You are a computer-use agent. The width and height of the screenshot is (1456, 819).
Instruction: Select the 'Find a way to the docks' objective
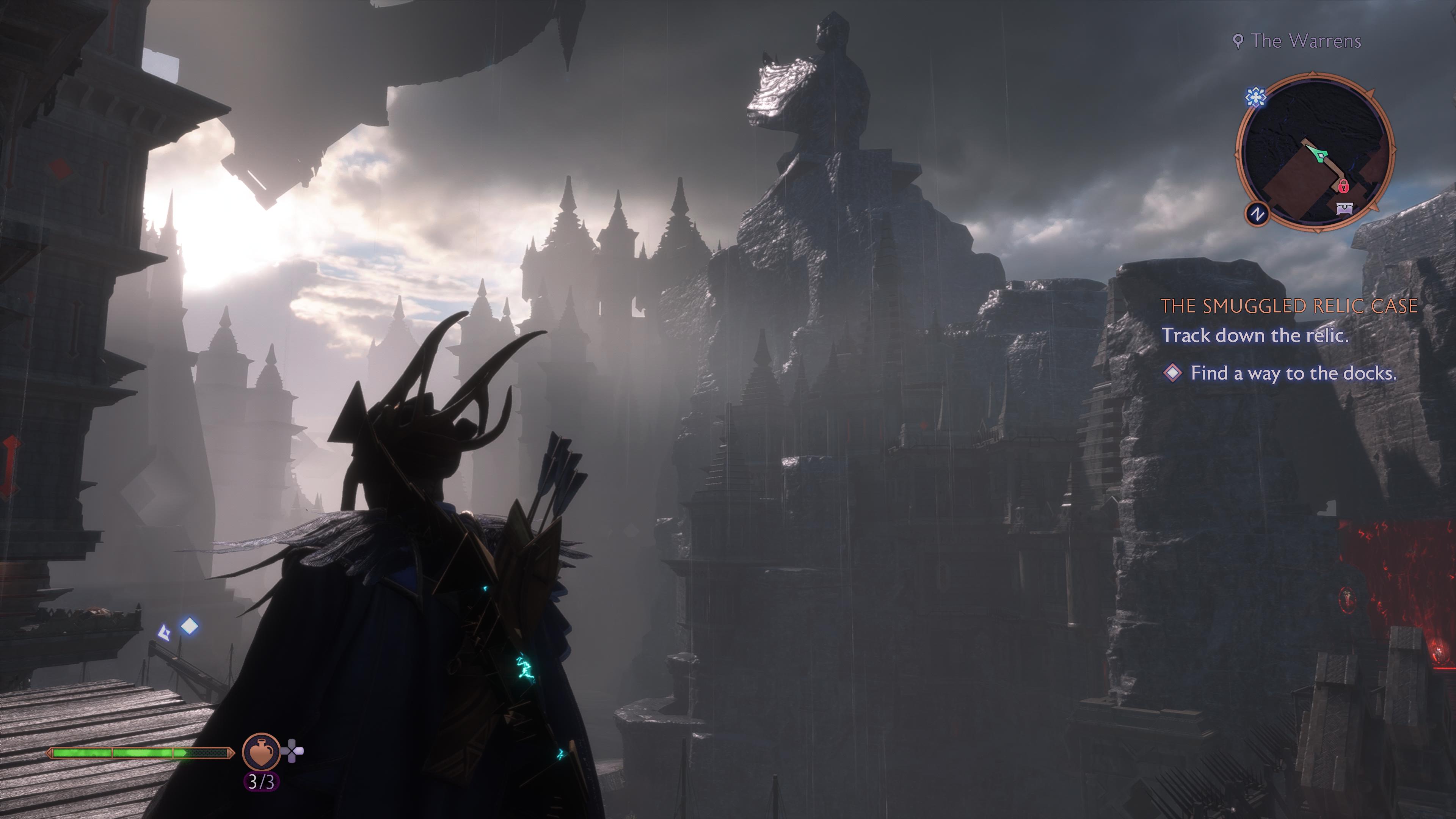[1293, 373]
